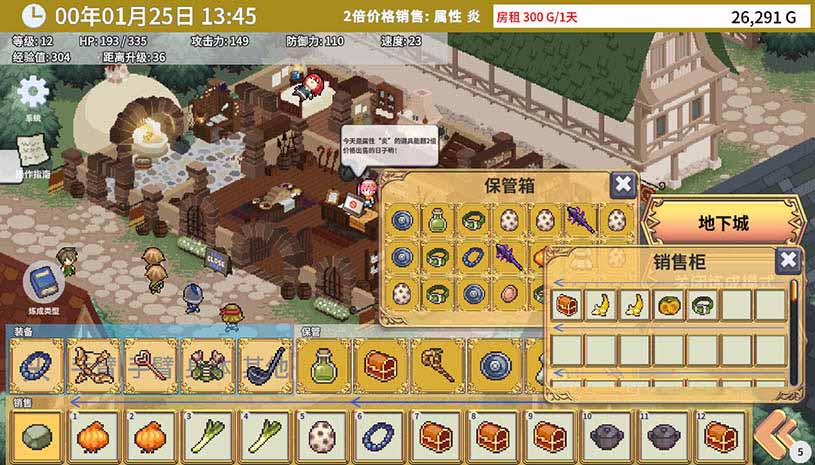Screen dimensions: 815x465
Task: Select the black ladle equipment slot
Action: tap(265, 364)
